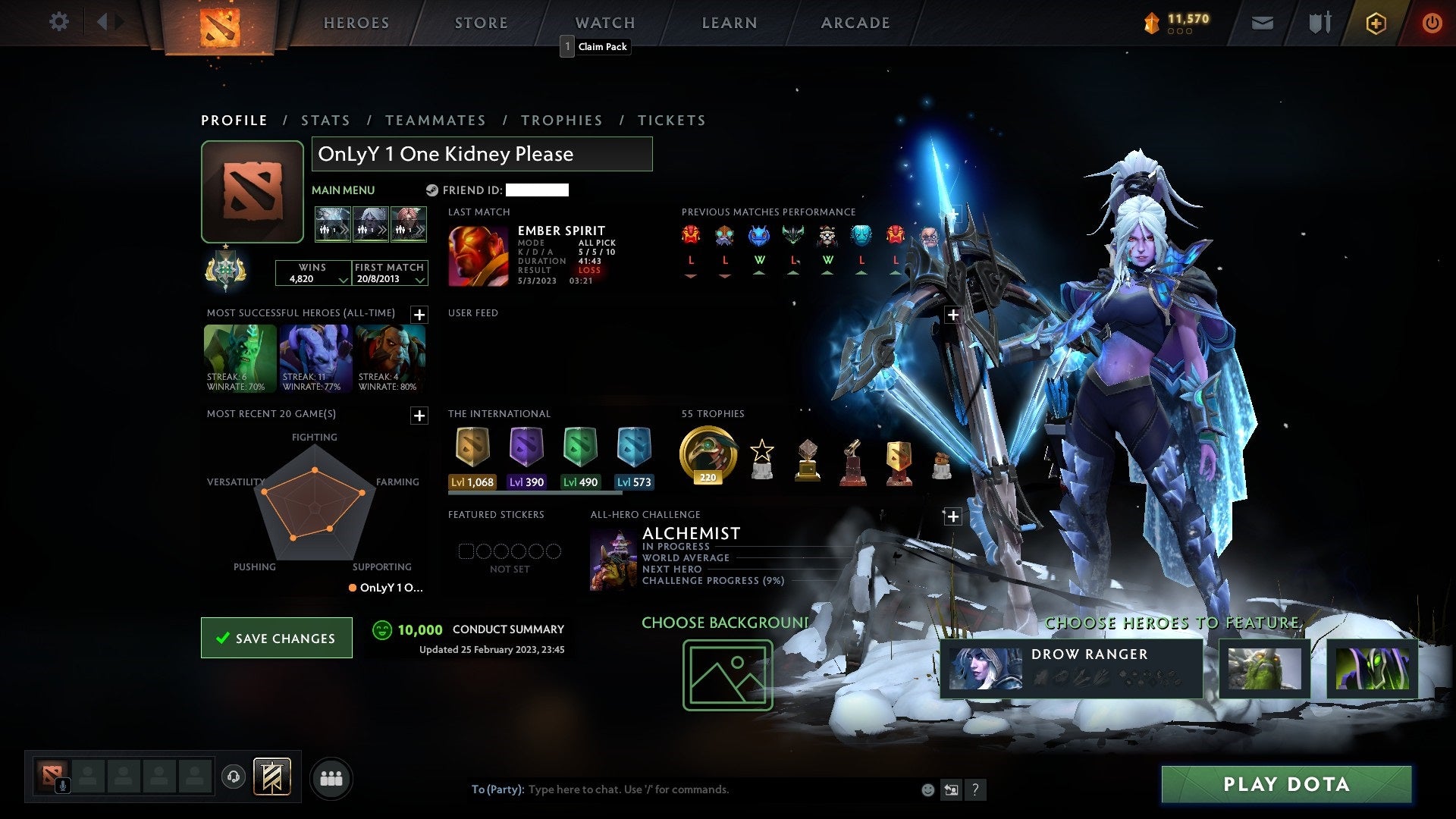Click the guild banner icon
1456x819 pixels.
coord(273,777)
